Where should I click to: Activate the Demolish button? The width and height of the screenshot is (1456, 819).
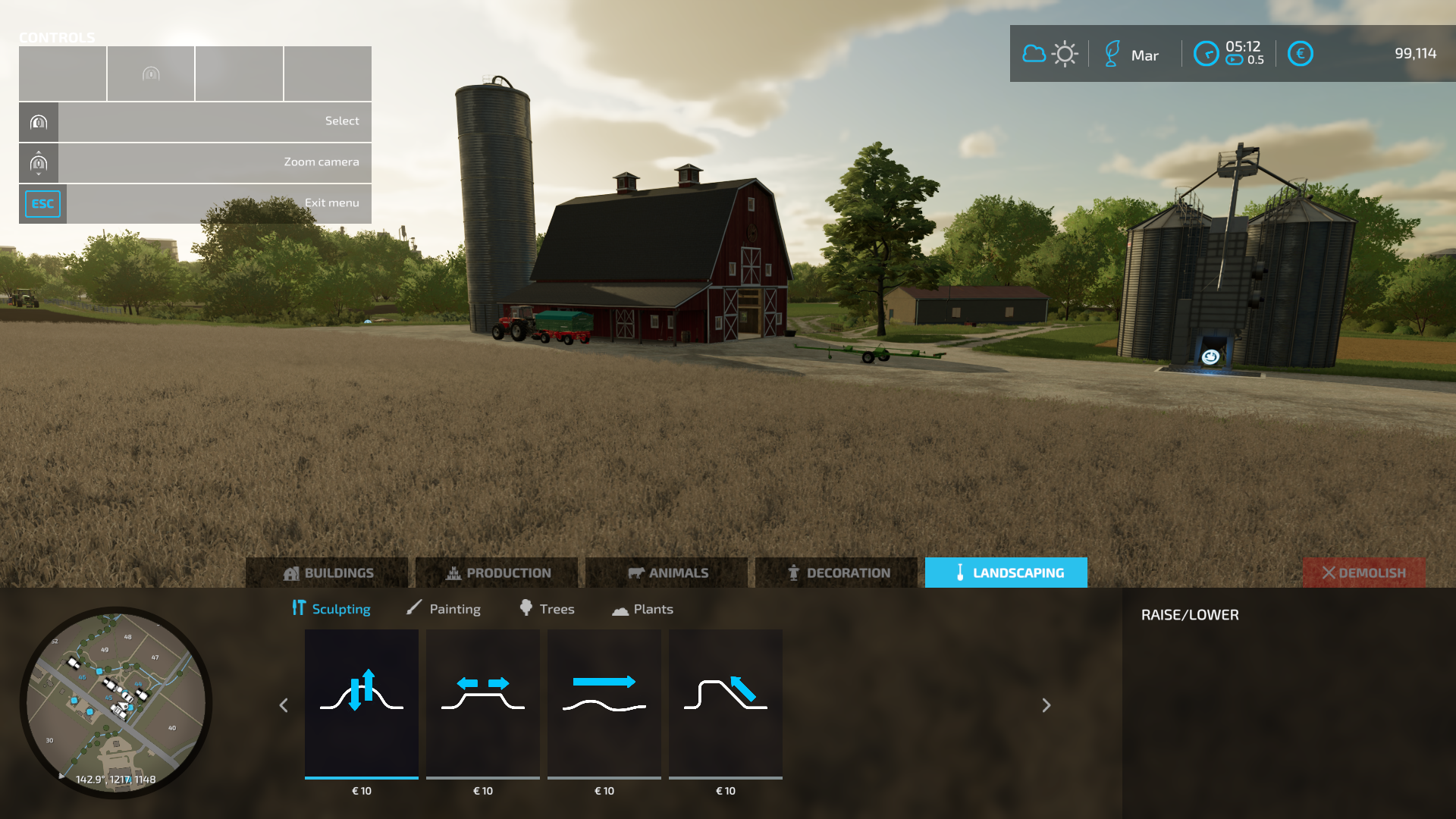pyautogui.click(x=1363, y=573)
